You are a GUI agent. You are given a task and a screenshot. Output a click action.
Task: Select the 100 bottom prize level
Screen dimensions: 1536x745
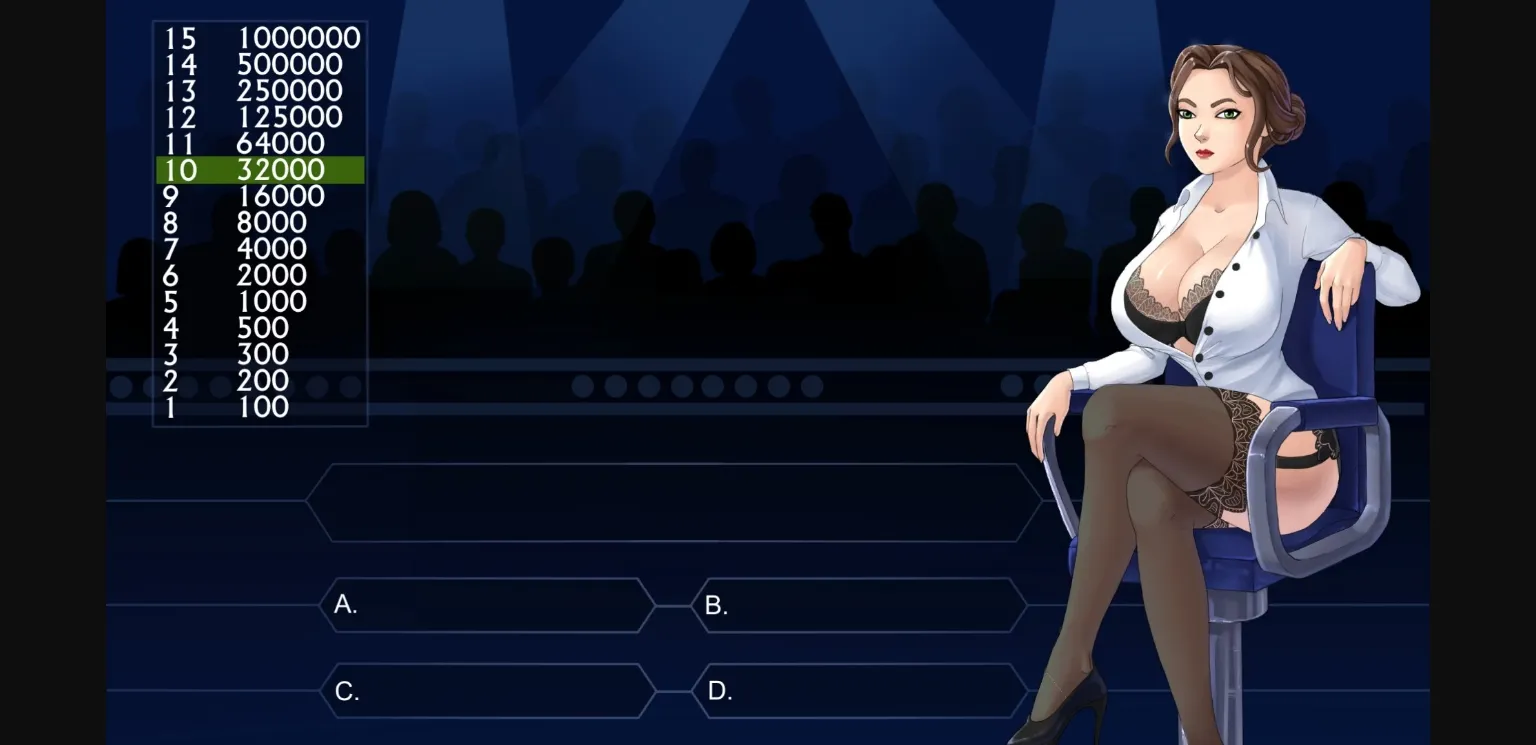coord(258,407)
